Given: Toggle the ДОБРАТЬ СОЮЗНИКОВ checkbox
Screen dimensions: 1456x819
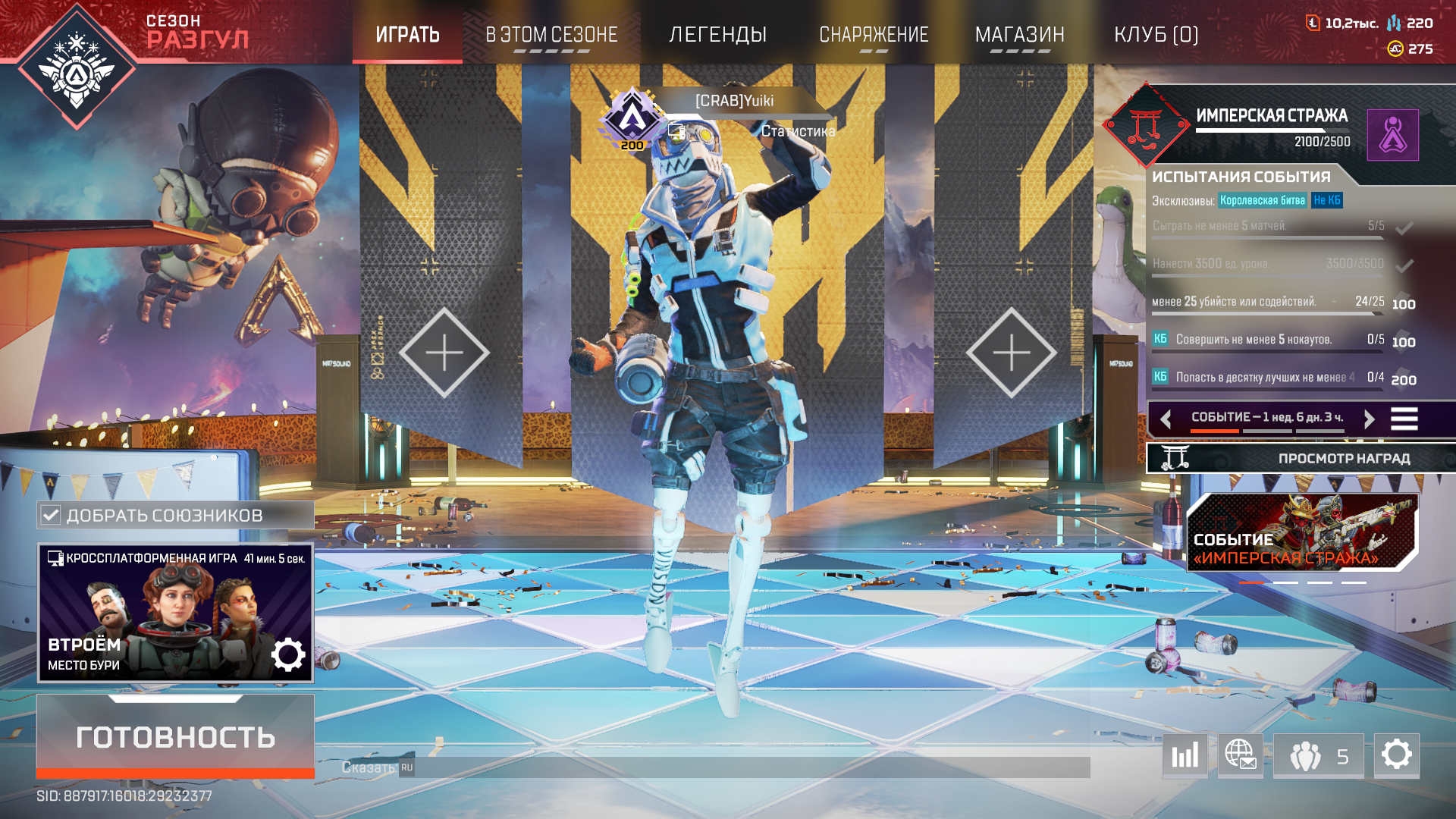Looking at the screenshot, I should (51, 516).
